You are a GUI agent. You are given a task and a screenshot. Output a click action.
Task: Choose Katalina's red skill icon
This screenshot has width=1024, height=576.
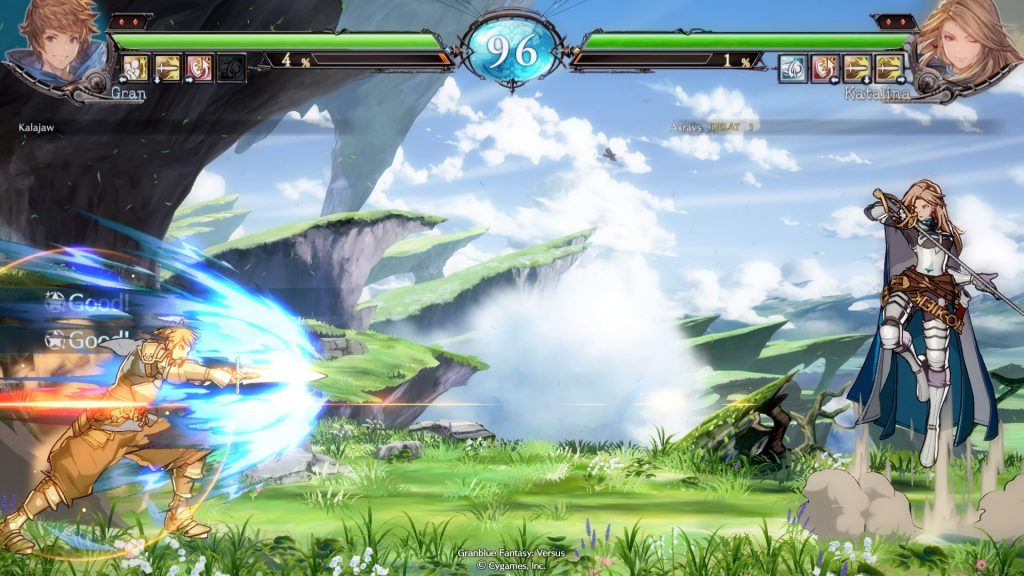(825, 68)
